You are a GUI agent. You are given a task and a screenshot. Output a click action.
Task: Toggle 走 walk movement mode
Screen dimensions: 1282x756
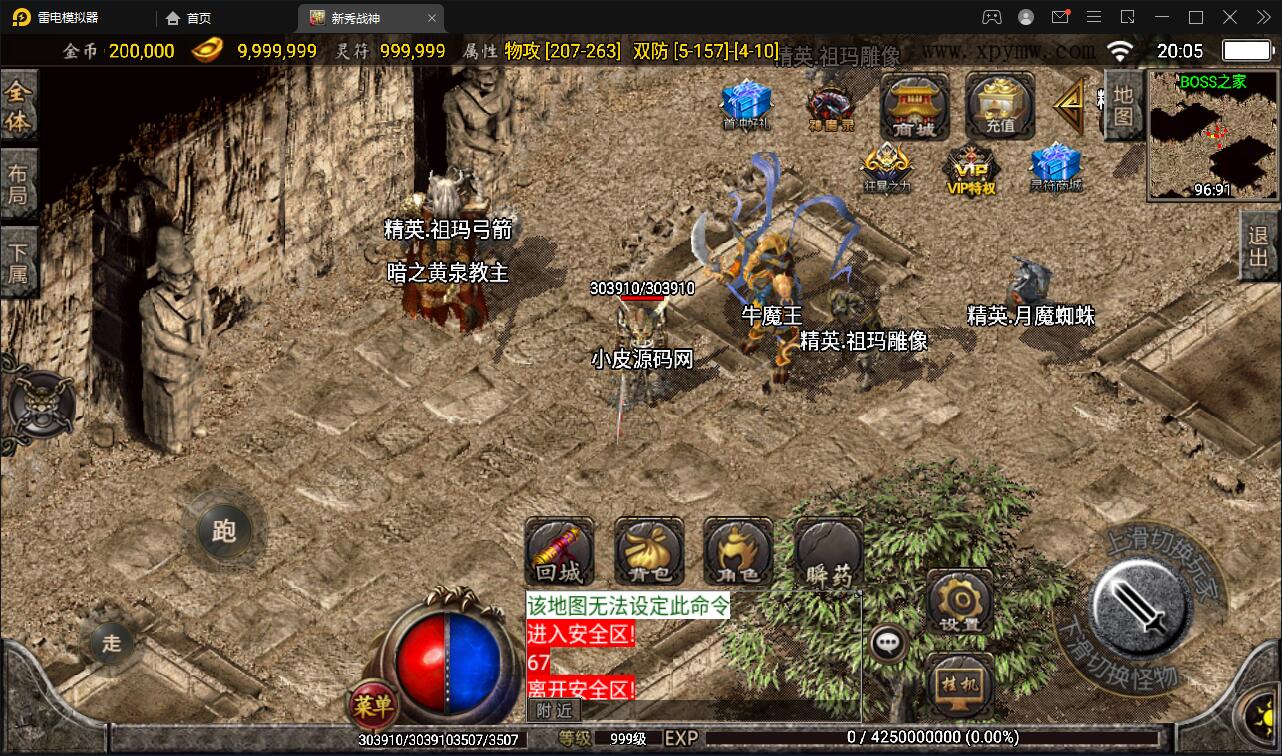[111, 644]
